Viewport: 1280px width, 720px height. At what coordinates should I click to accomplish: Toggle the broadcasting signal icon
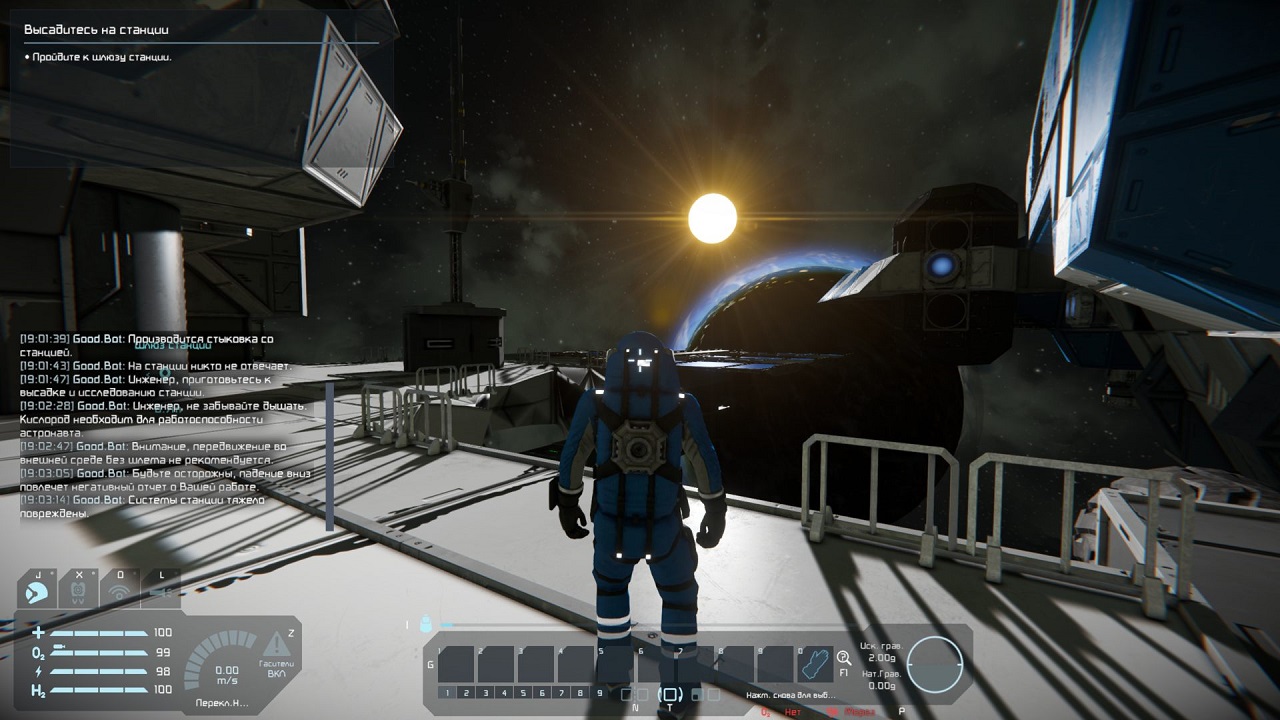click(119, 591)
